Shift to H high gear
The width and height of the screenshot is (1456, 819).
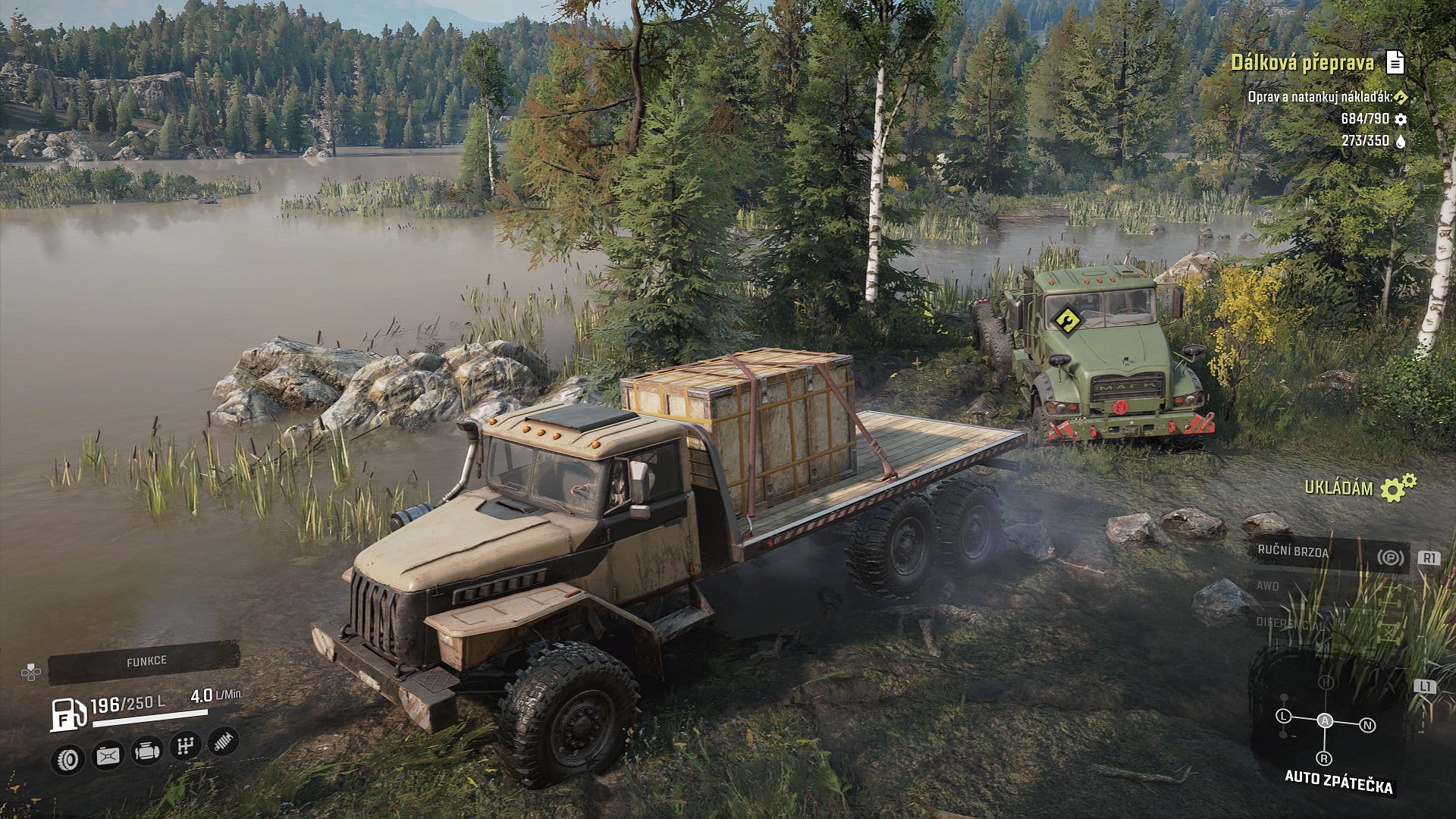(x=1326, y=682)
